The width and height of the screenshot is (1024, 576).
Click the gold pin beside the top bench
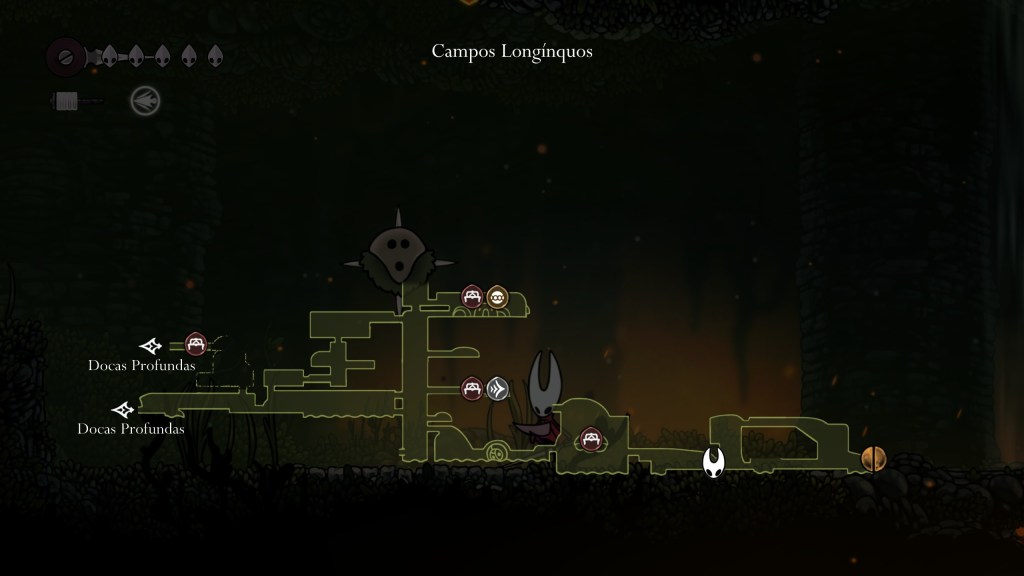tap(497, 297)
